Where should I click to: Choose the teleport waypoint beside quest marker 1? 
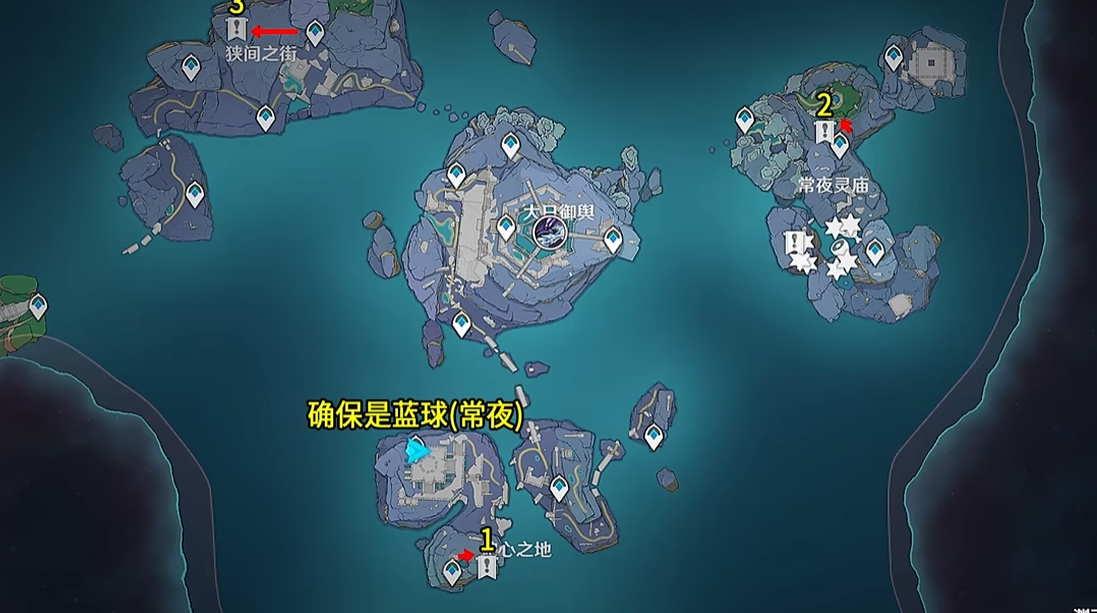(453, 572)
